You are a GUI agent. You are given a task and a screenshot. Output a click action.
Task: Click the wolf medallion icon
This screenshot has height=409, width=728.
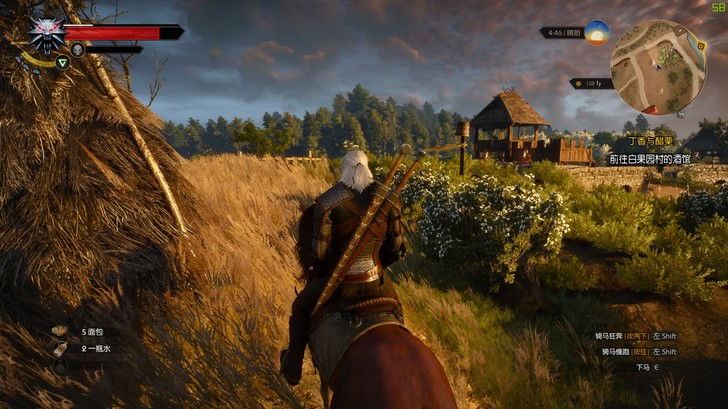click(46, 32)
